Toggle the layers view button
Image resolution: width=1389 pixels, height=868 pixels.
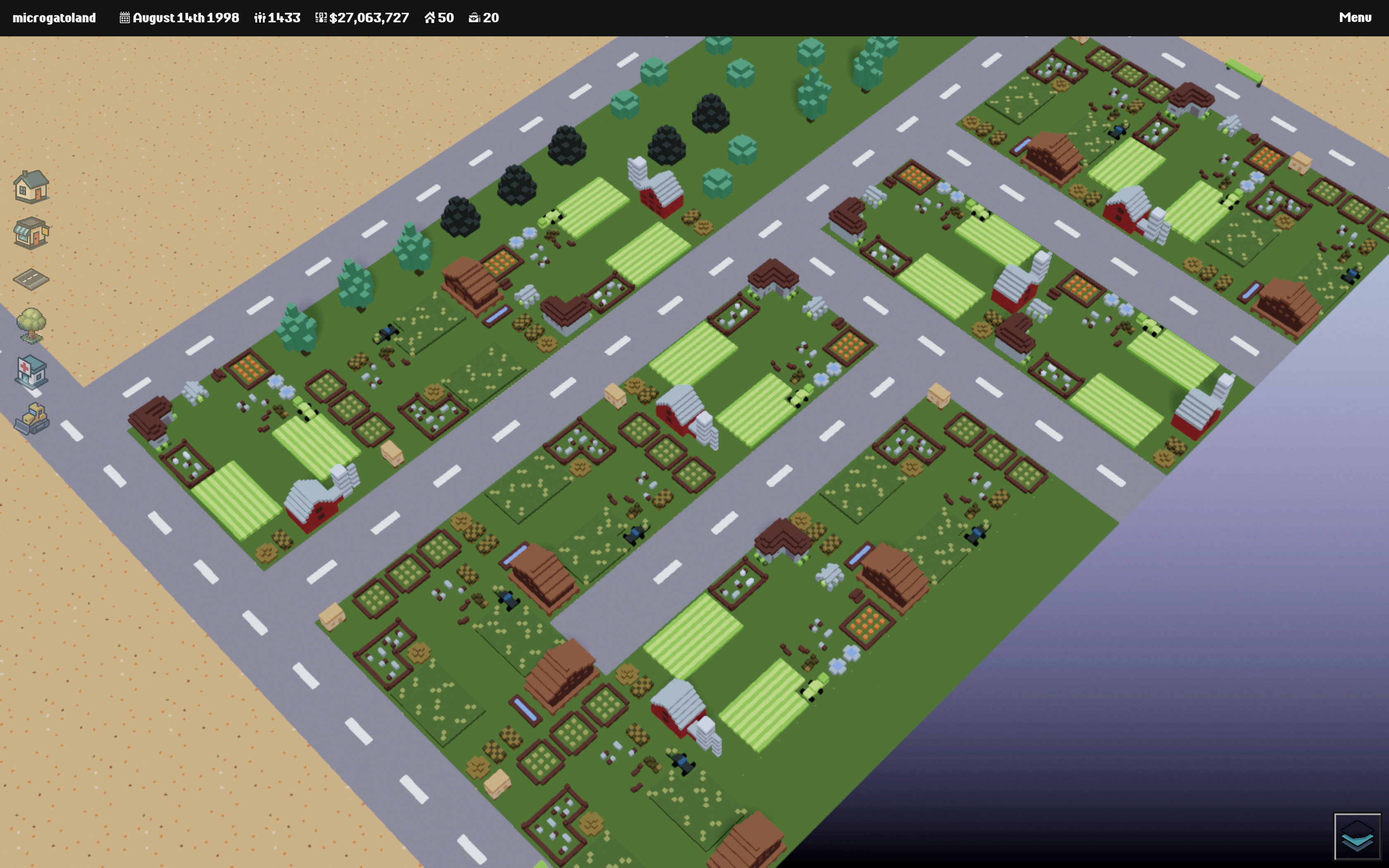[x=1357, y=836]
